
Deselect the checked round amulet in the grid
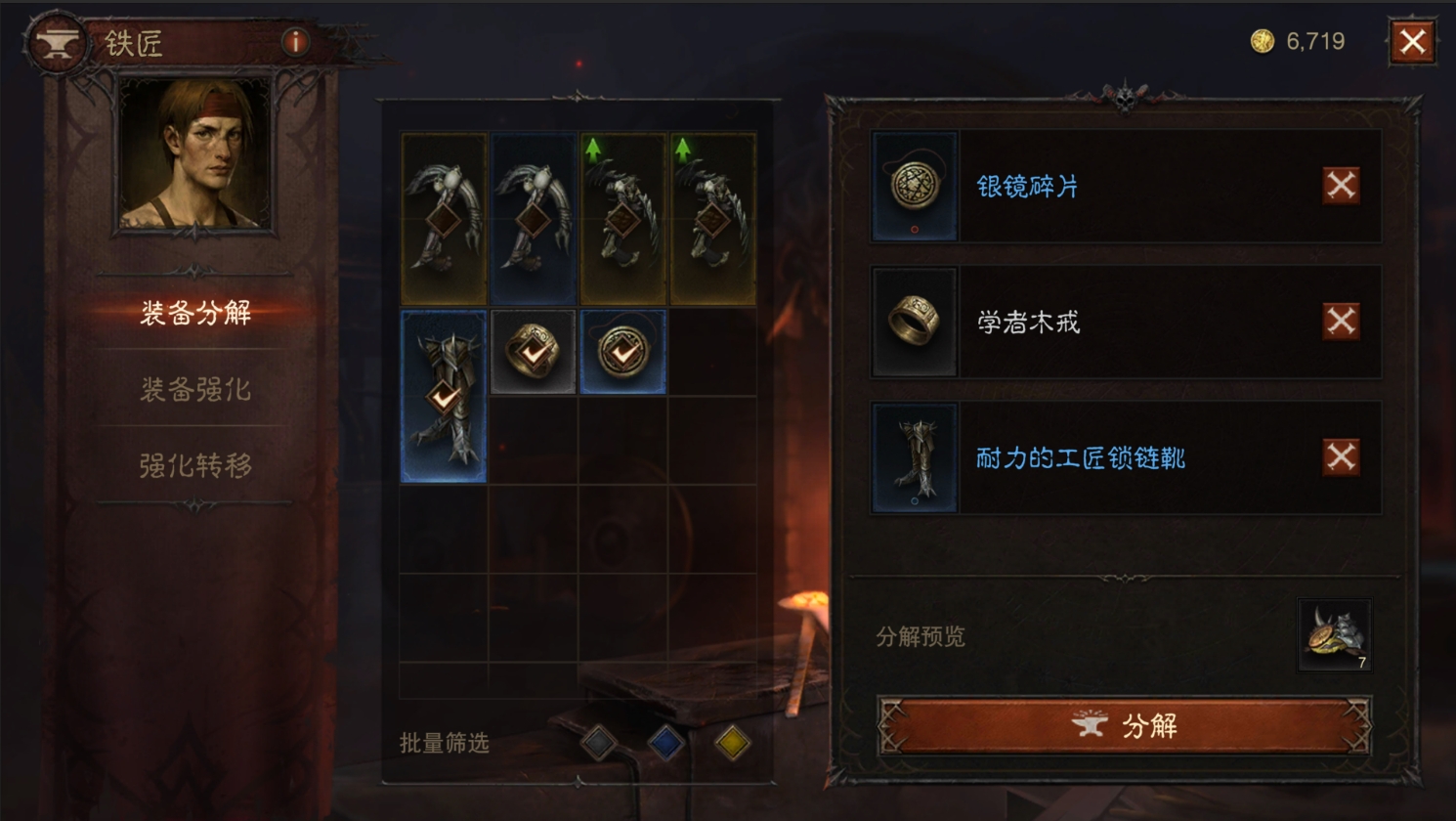(622, 352)
